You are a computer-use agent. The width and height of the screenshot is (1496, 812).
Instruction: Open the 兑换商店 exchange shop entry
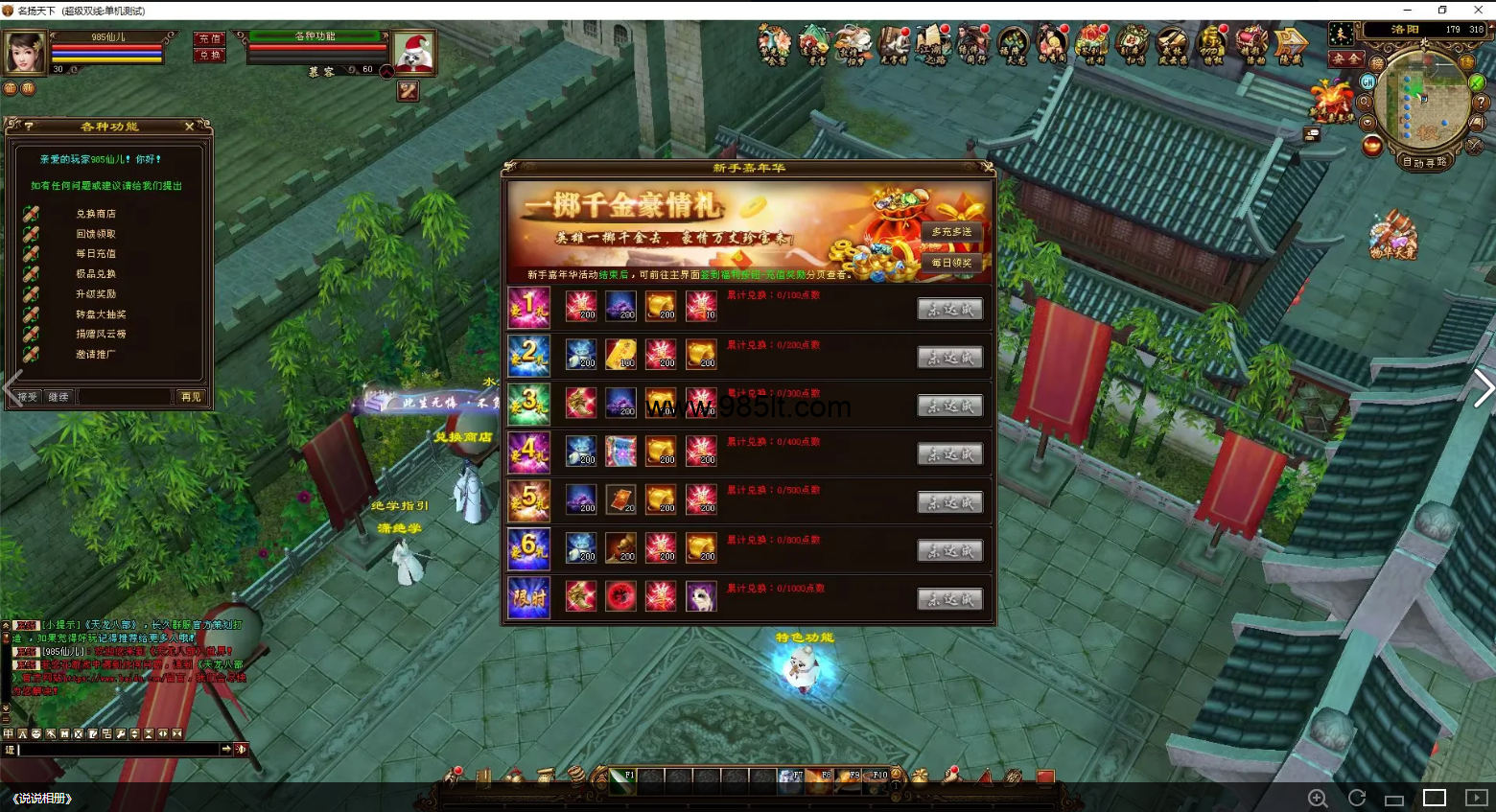(x=96, y=214)
